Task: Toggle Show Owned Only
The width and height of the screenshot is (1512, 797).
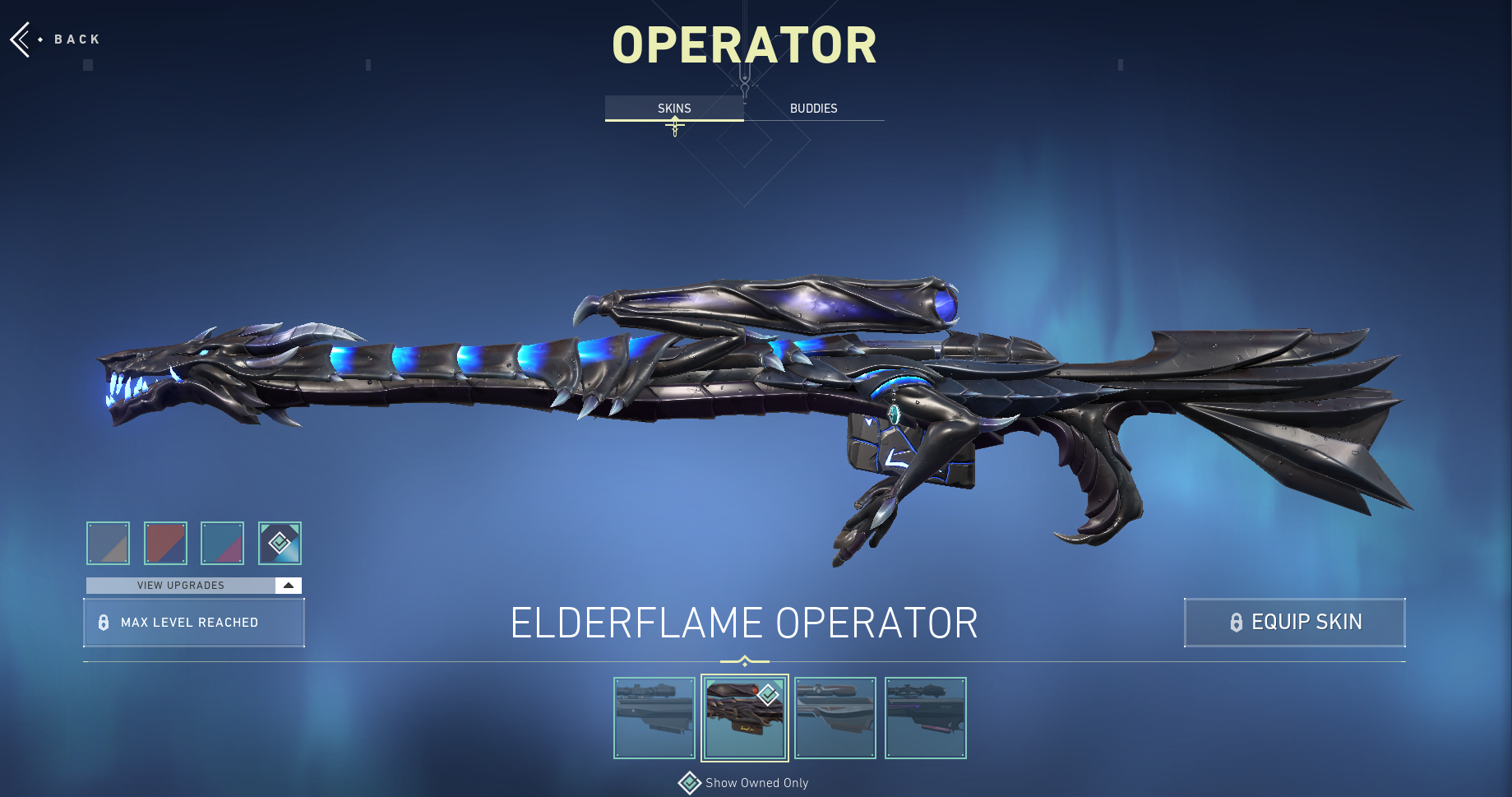Action: (x=742, y=783)
